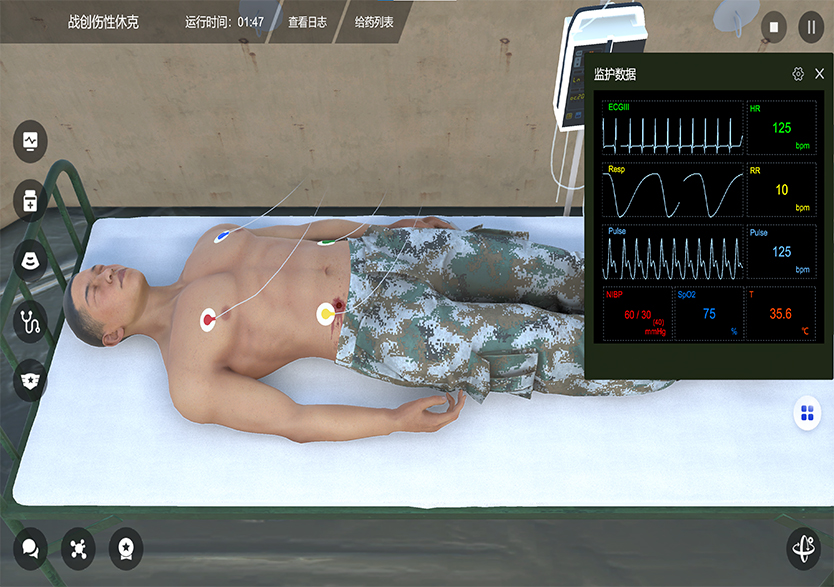
Task: Open the monitor panel gear settings
Action: click(798, 74)
